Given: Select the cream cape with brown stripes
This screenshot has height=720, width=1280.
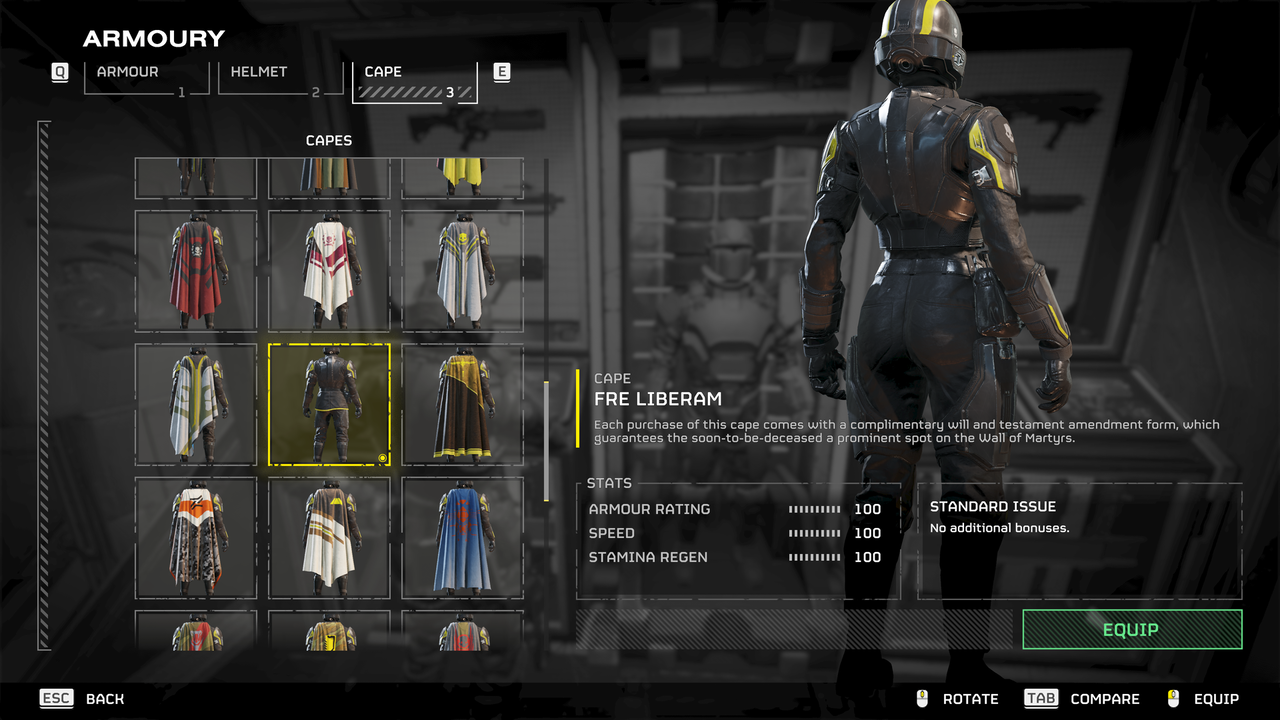Looking at the screenshot, I should pyautogui.click(x=329, y=538).
